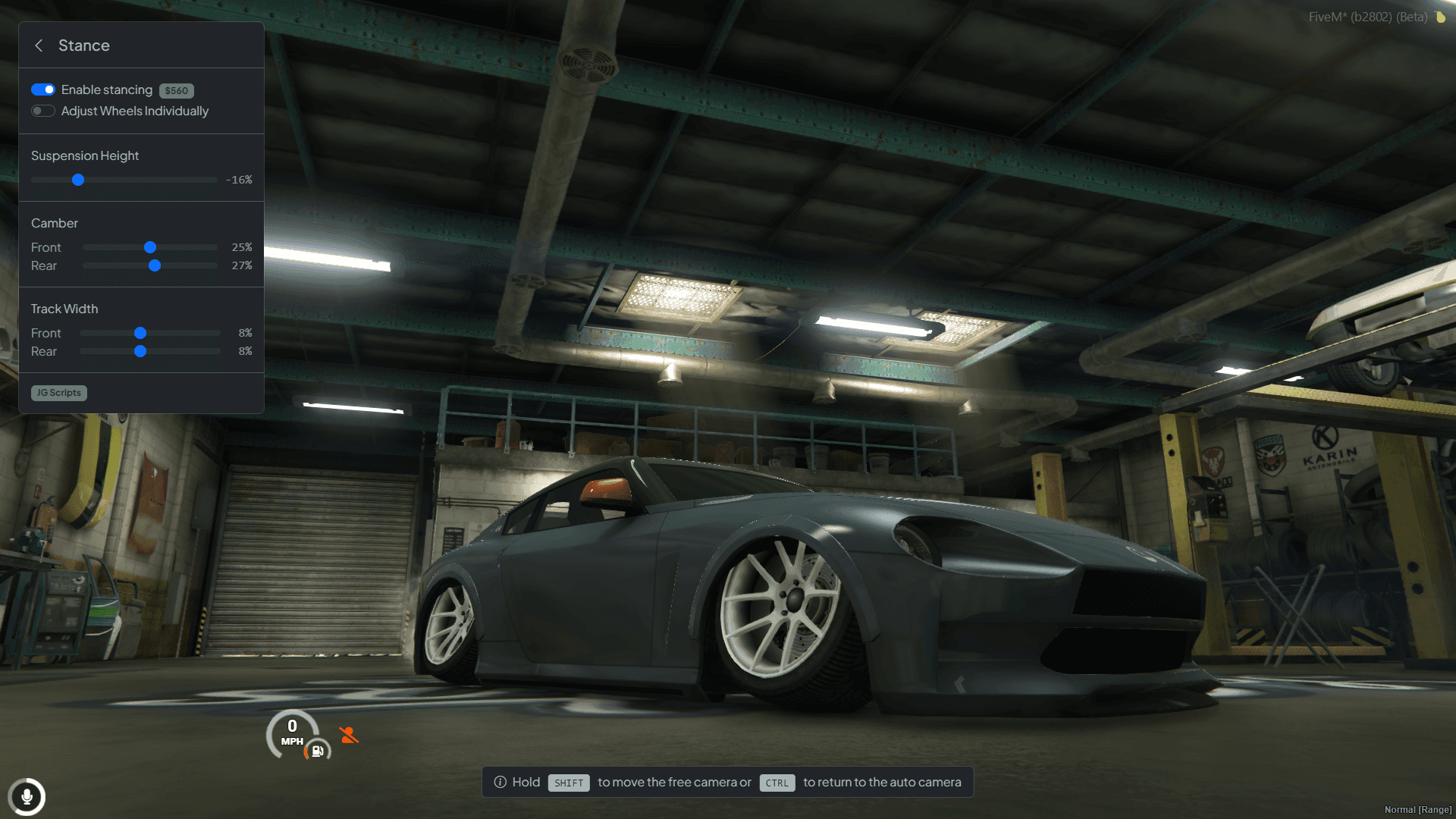Screen dimensions: 1456x819
Task: Click the Suspension Height slider handle
Action: [x=79, y=180]
